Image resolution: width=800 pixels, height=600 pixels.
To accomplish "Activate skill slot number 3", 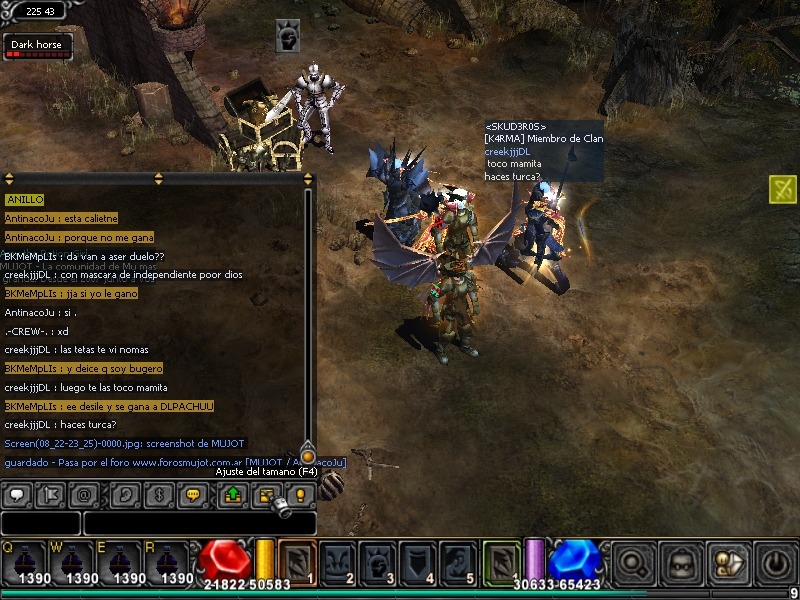I will pyautogui.click(x=379, y=562).
